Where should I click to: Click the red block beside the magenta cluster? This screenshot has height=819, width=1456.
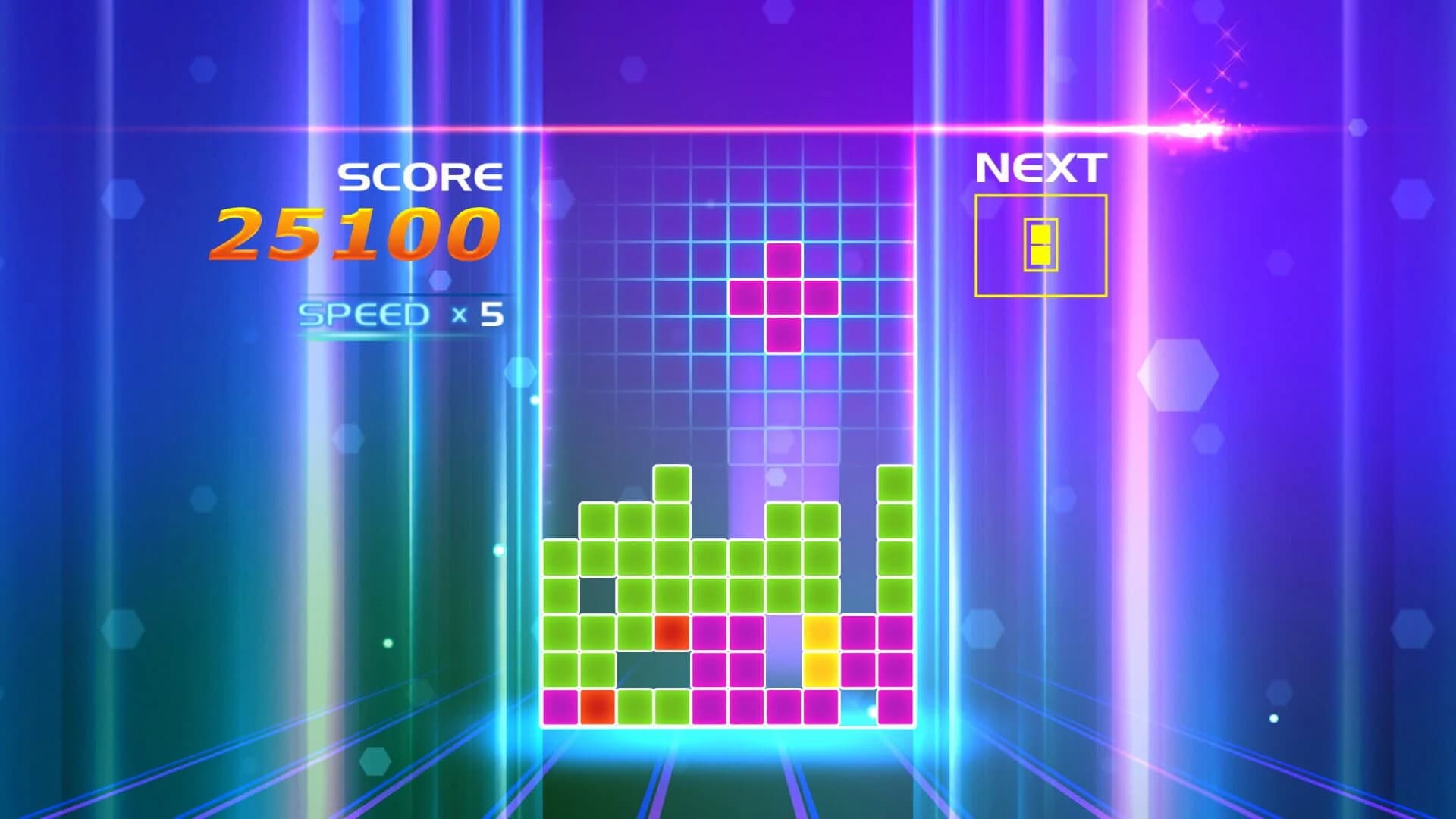click(672, 631)
